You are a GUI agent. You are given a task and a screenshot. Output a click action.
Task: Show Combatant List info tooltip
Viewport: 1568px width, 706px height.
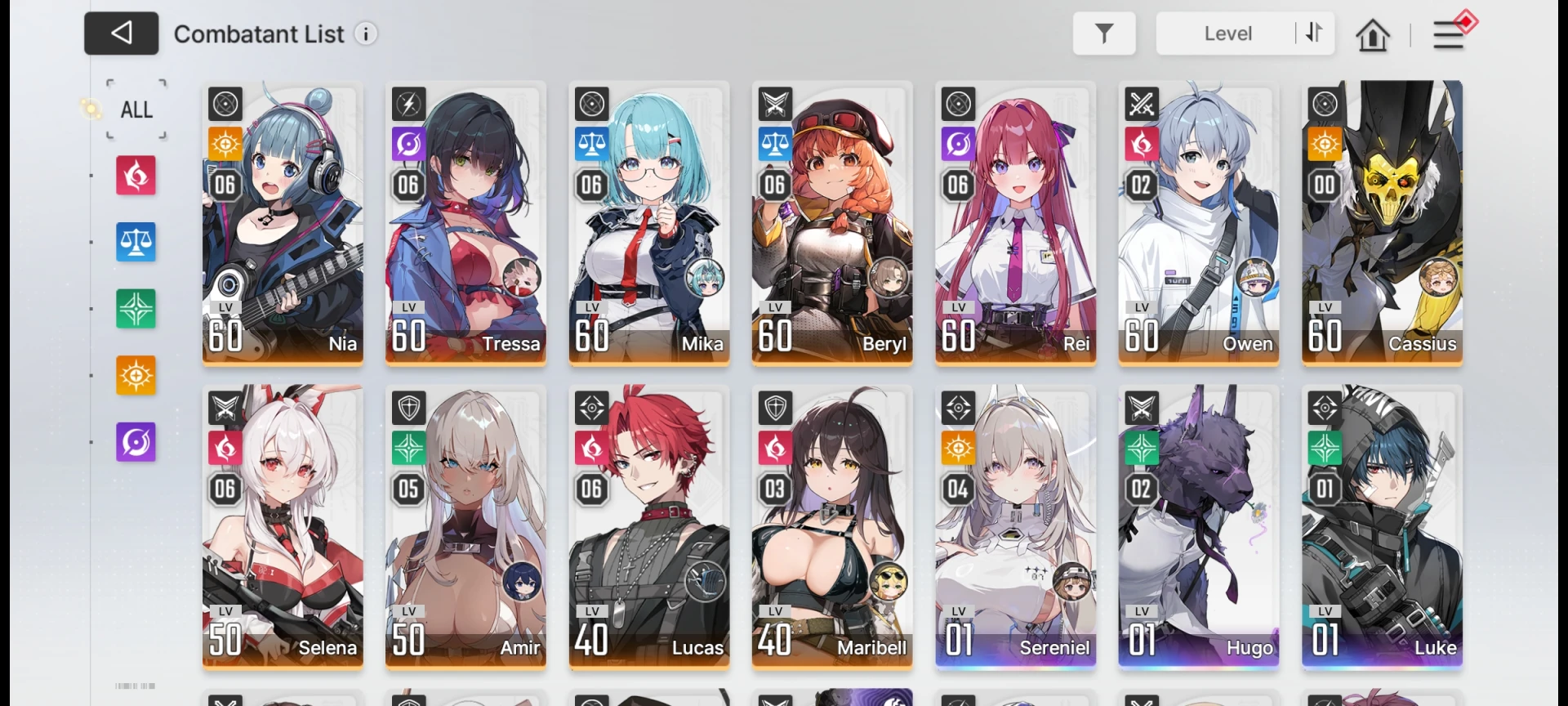pos(366,34)
